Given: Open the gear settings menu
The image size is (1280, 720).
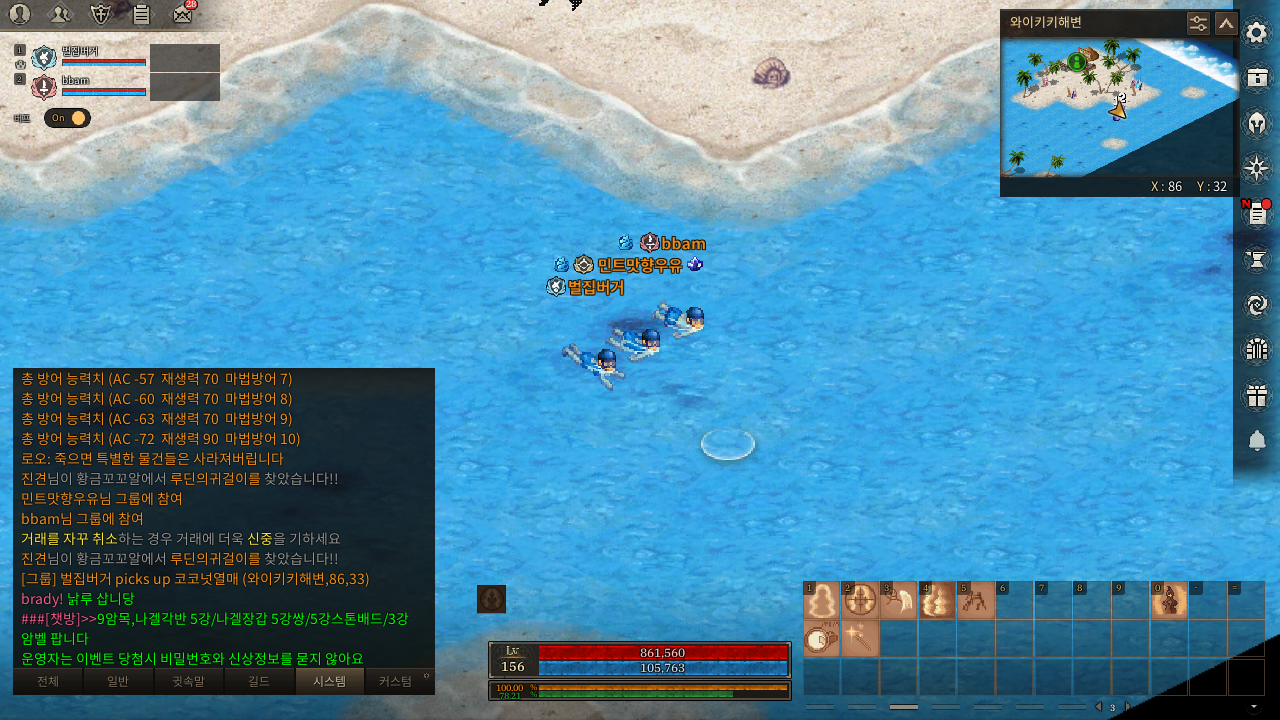Looking at the screenshot, I should (1257, 32).
